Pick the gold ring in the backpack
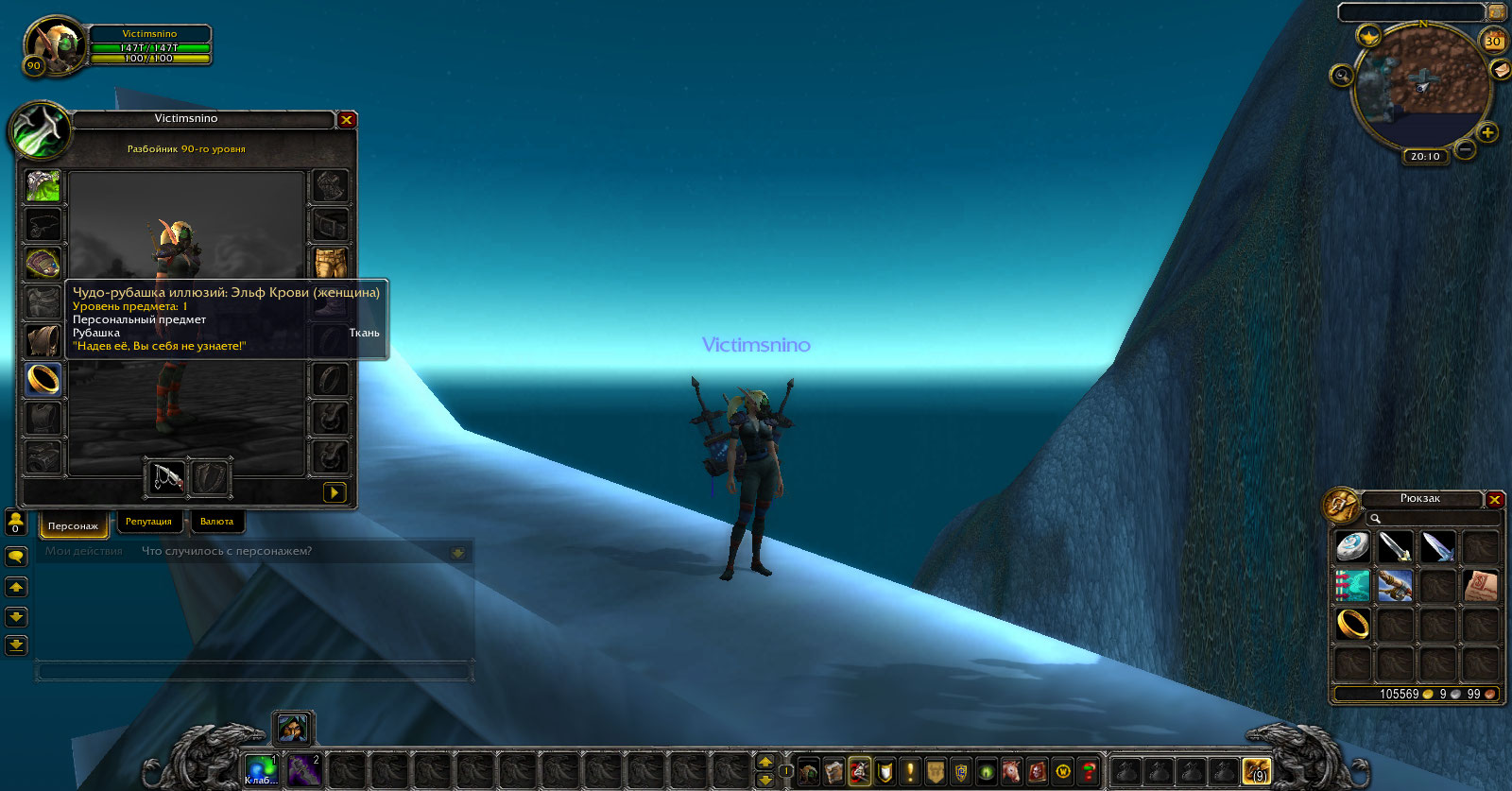Screen dimensions: 1512x791 click(1352, 624)
